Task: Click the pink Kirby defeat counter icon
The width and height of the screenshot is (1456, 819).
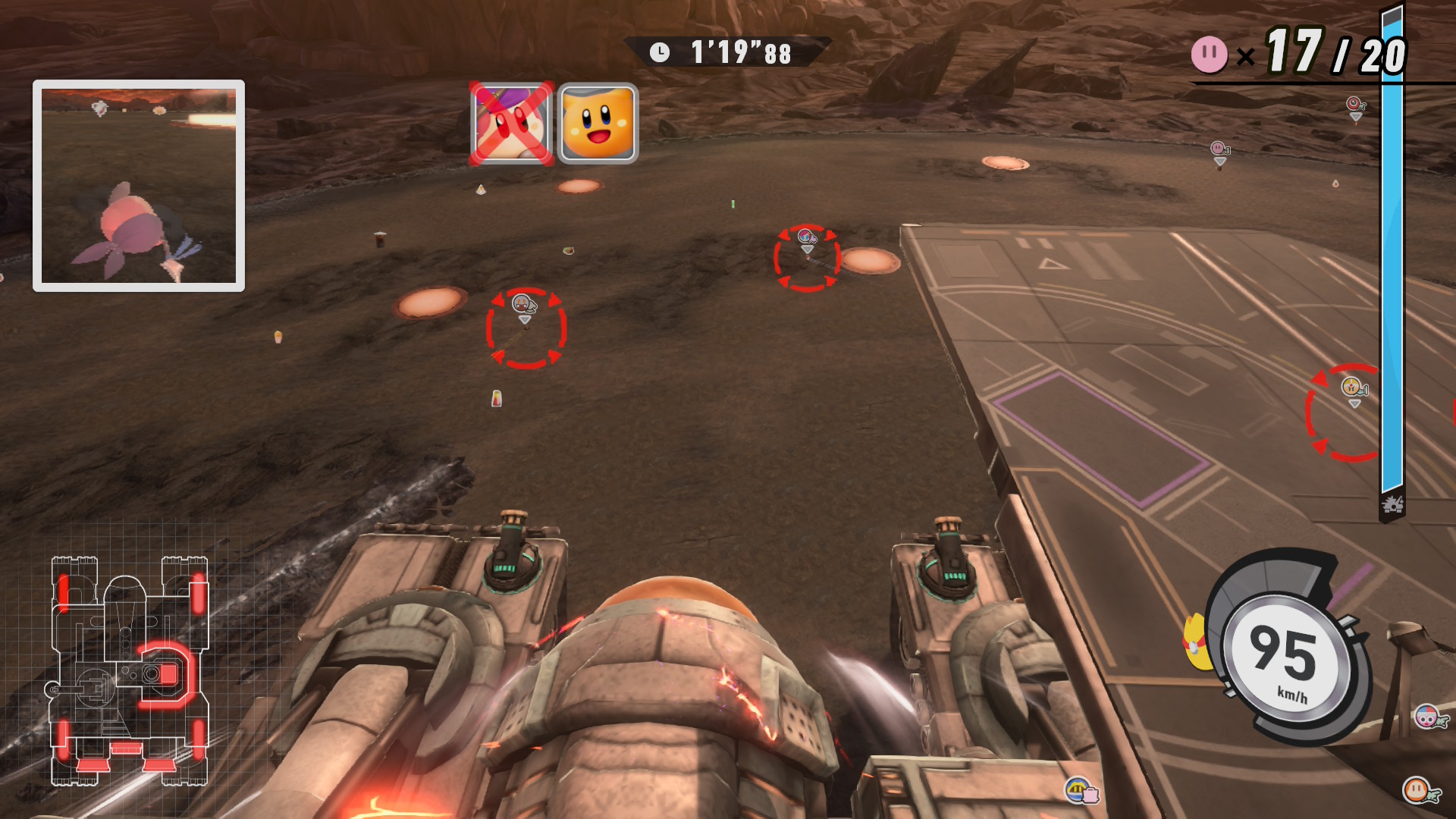Action: (x=1209, y=55)
